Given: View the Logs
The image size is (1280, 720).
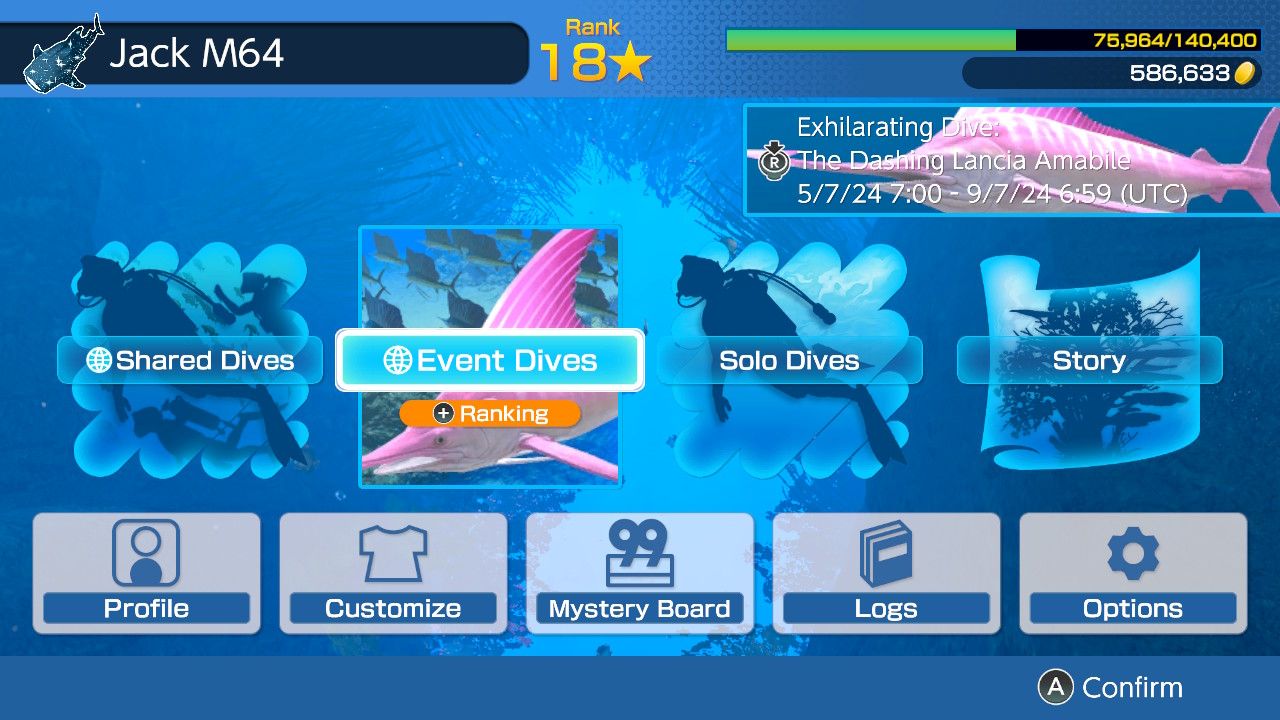Looking at the screenshot, I should (x=886, y=573).
